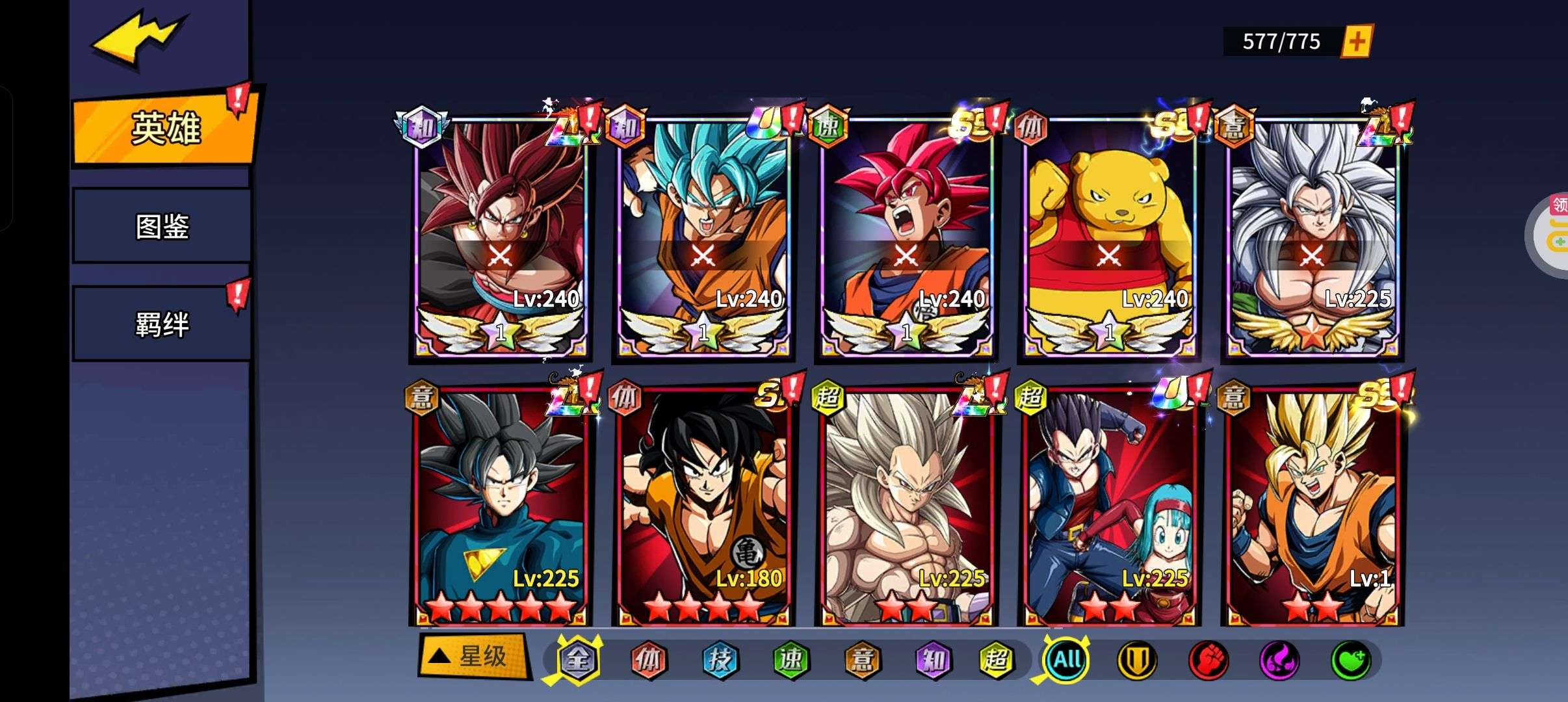This screenshot has width=1568, height=702.
Task: Select the Vegeta and Bulma card
Action: [x=1109, y=507]
